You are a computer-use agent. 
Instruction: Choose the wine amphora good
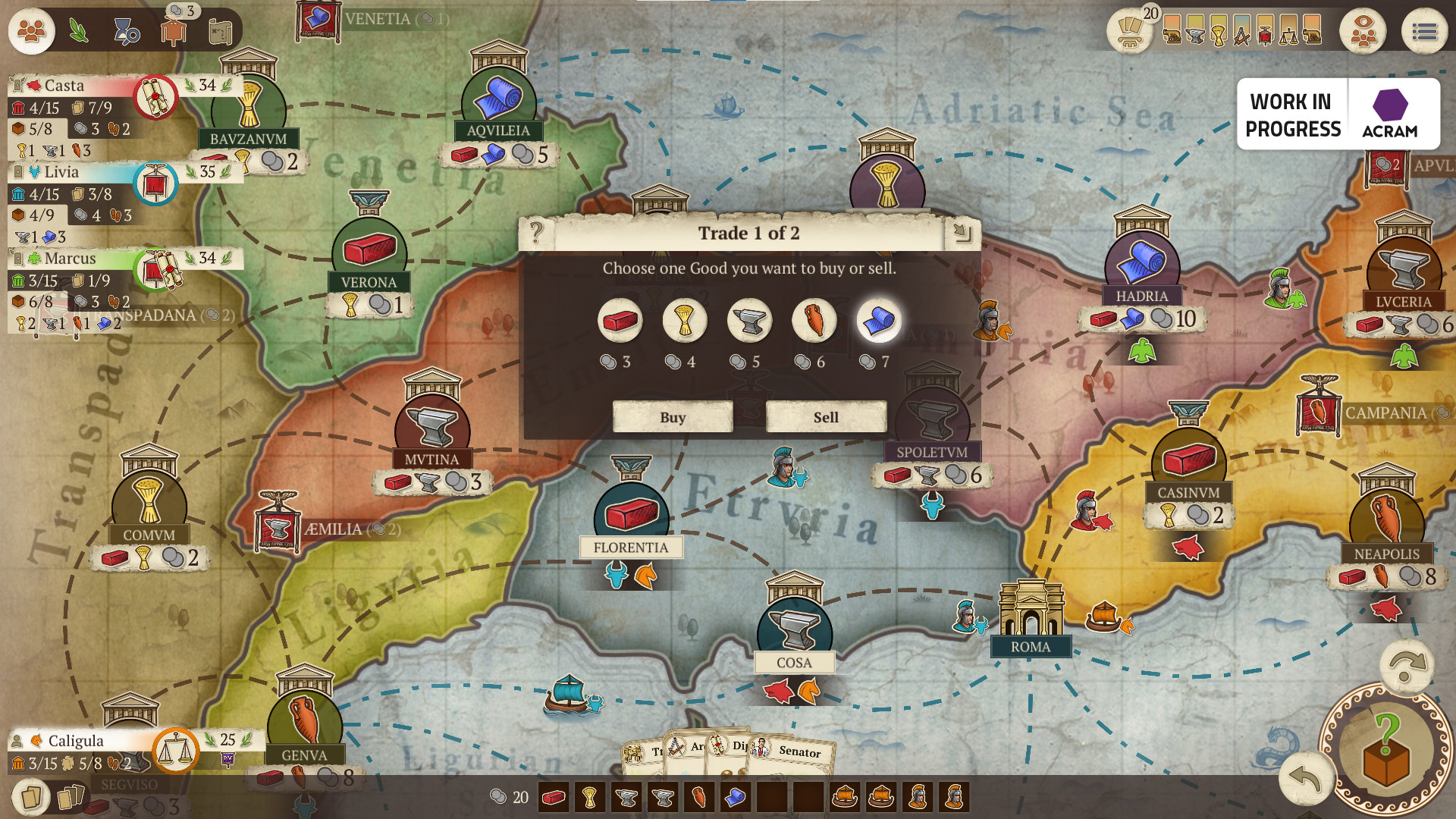coord(814,321)
